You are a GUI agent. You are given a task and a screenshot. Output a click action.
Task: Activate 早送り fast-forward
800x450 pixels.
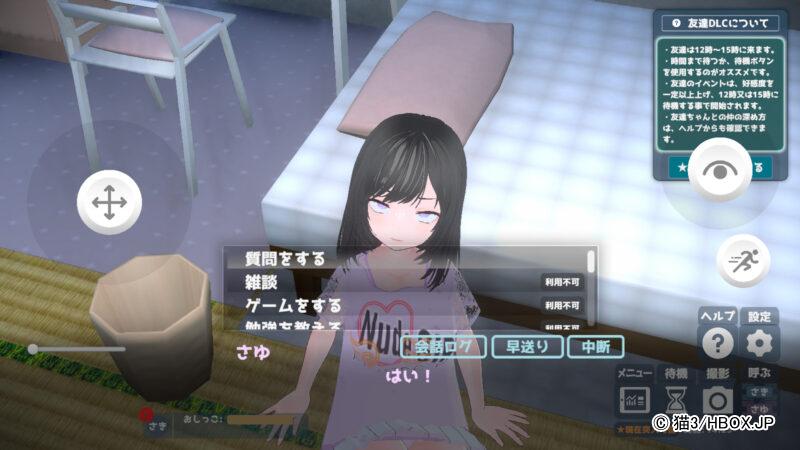[526, 347]
